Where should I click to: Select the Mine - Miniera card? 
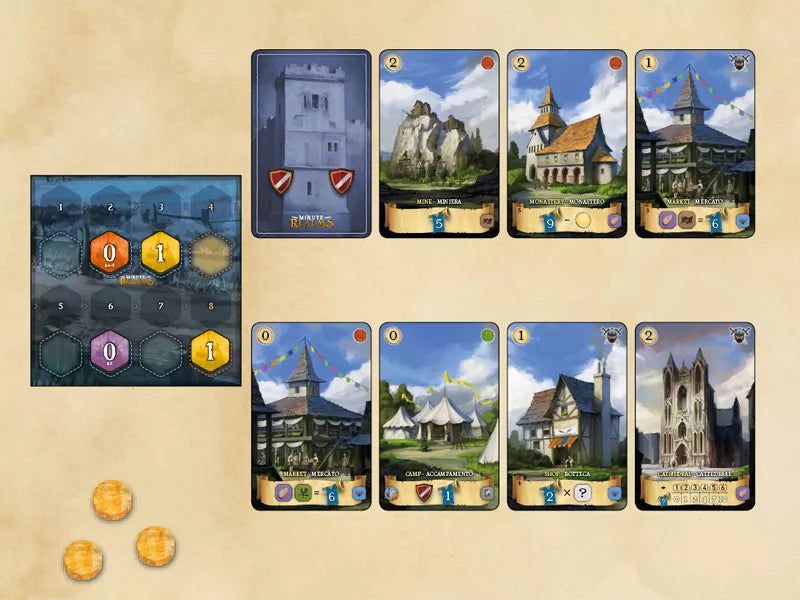(439, 144)
